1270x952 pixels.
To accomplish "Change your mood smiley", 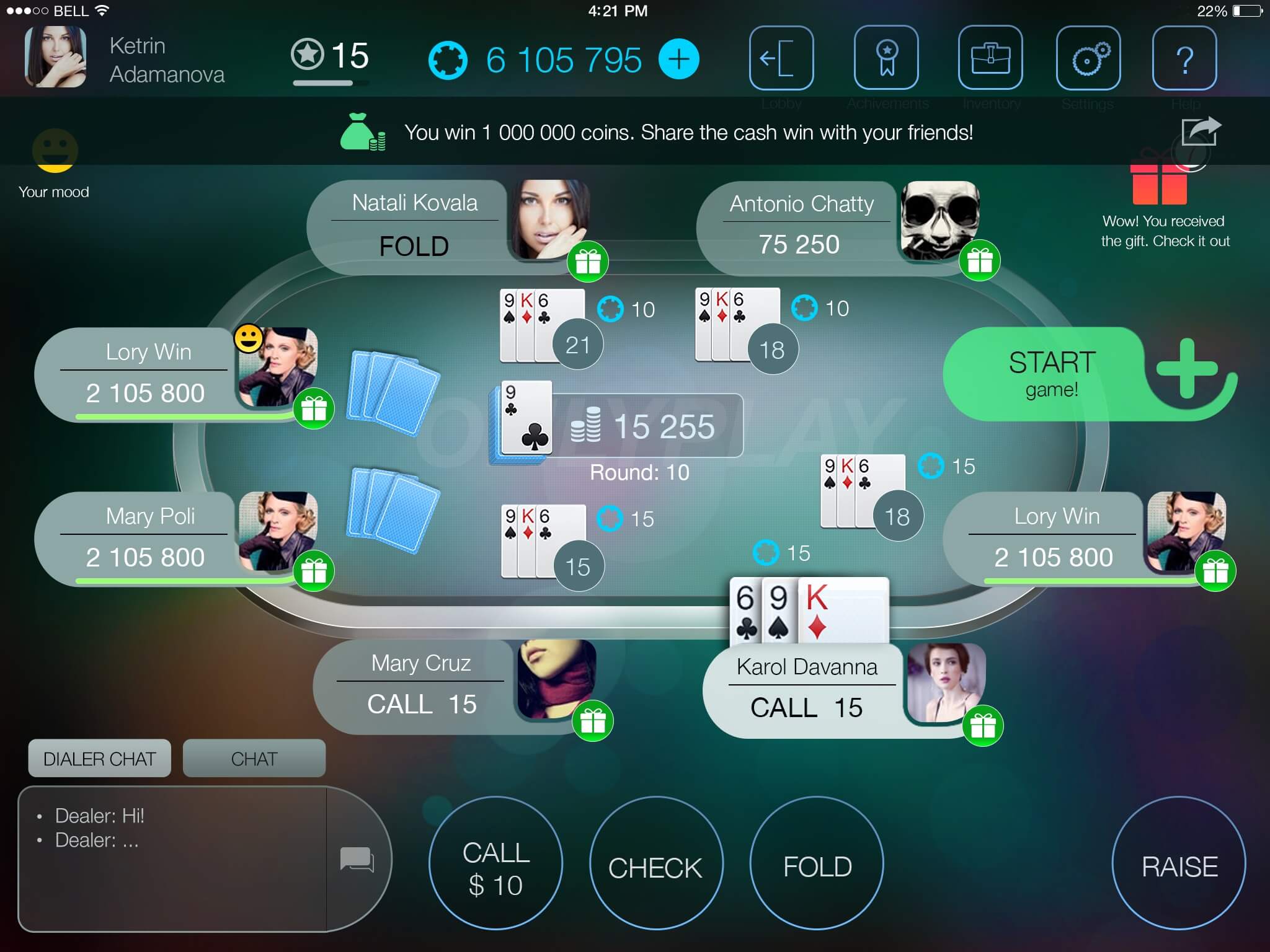I will click(x=55, y=151).
